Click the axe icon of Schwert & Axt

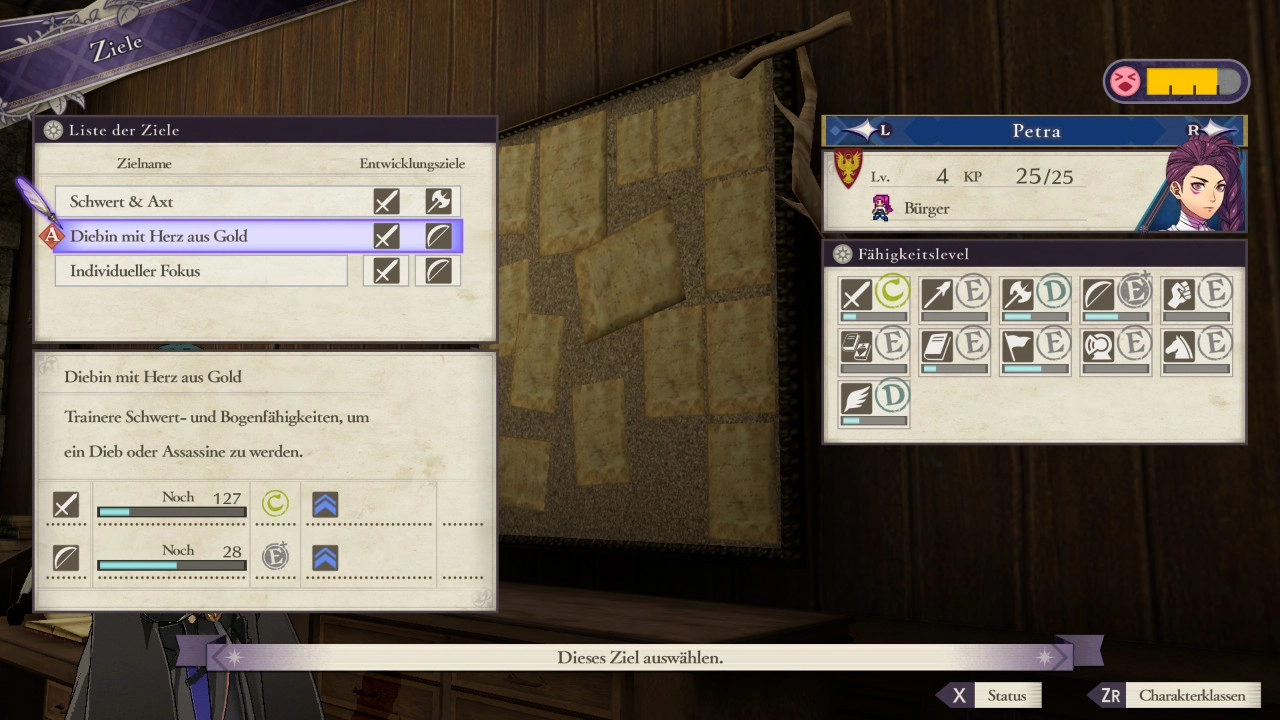(x=438, y=202)
